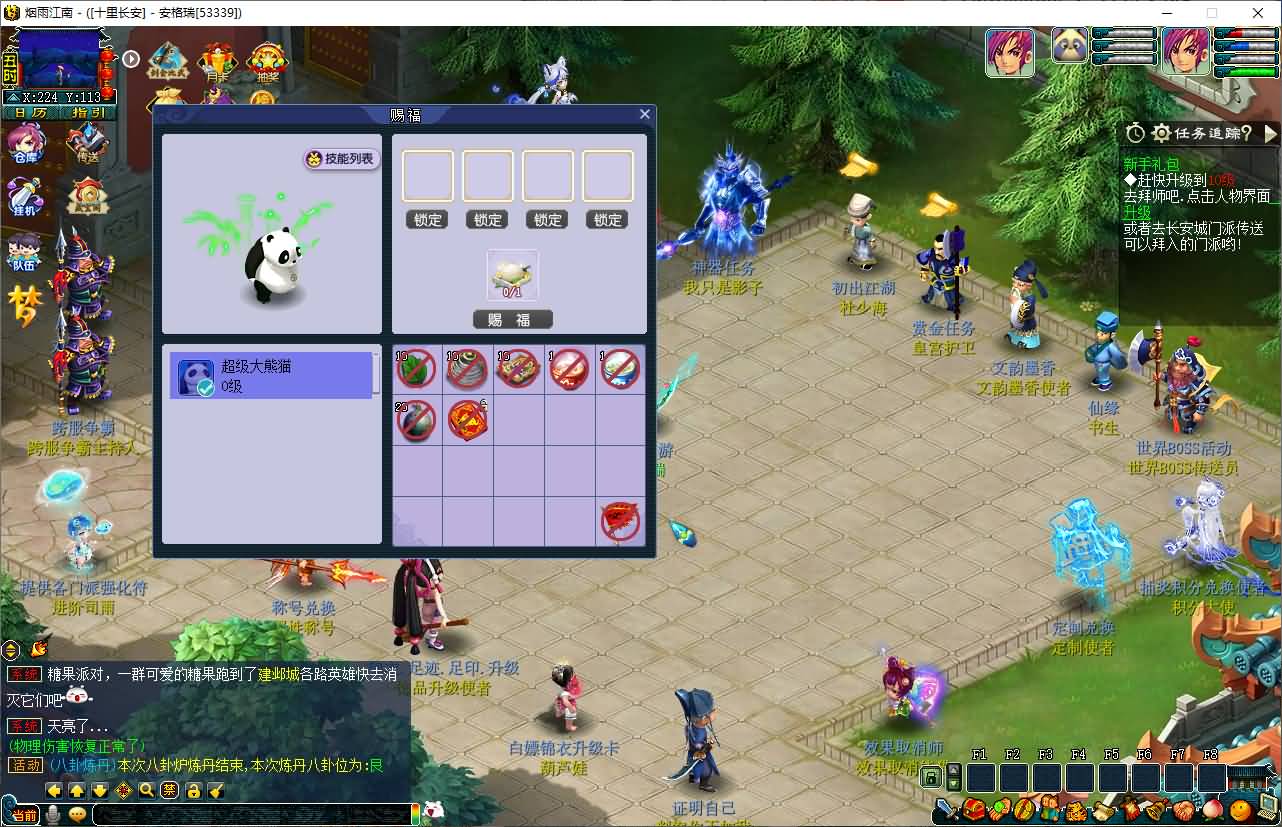The height and width of the screenshot is (827, 1282).
Task: Click the 赐福 bless button
Action: 512,320
